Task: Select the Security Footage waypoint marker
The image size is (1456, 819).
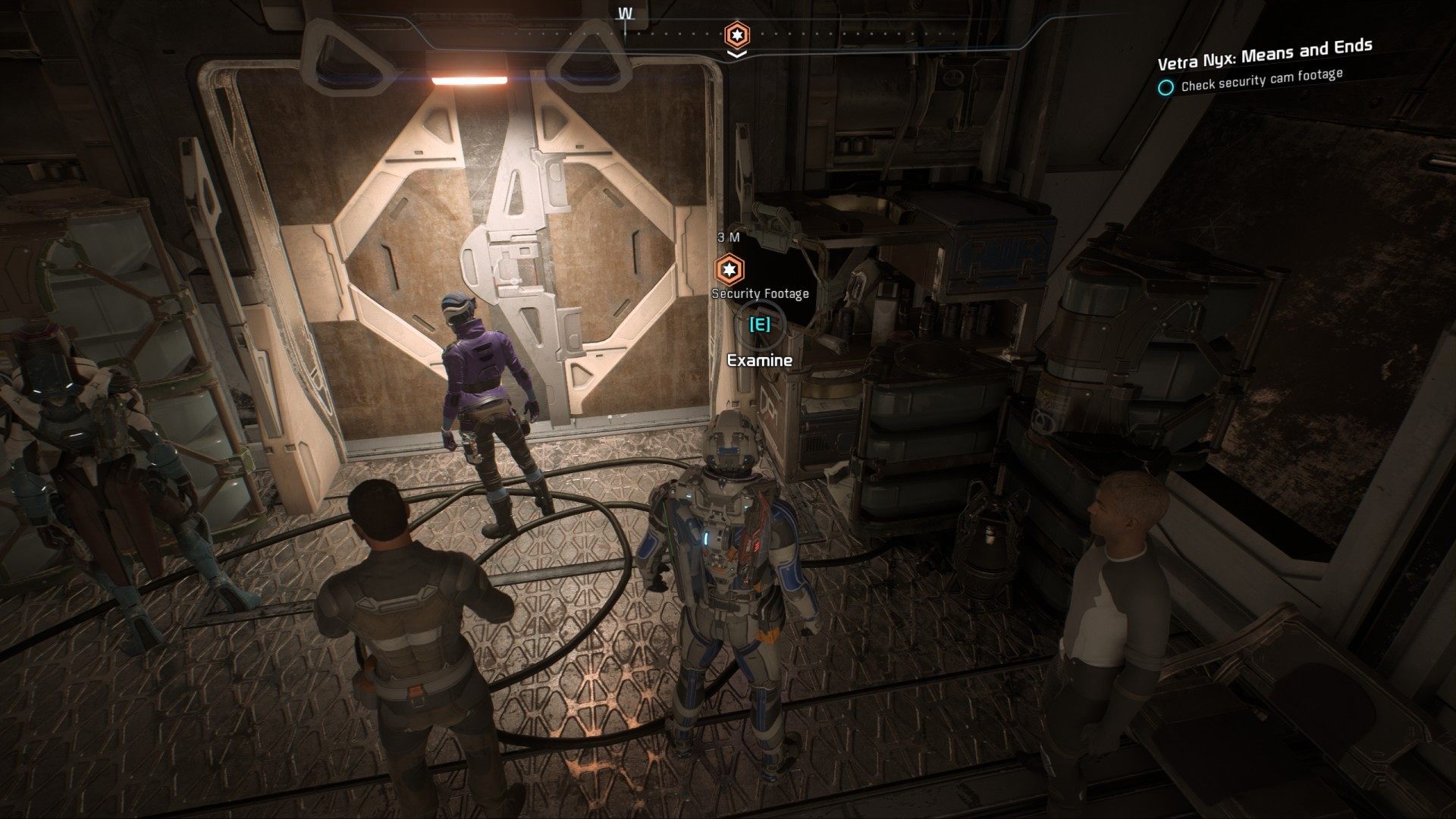Action: [x=730, y=269]
